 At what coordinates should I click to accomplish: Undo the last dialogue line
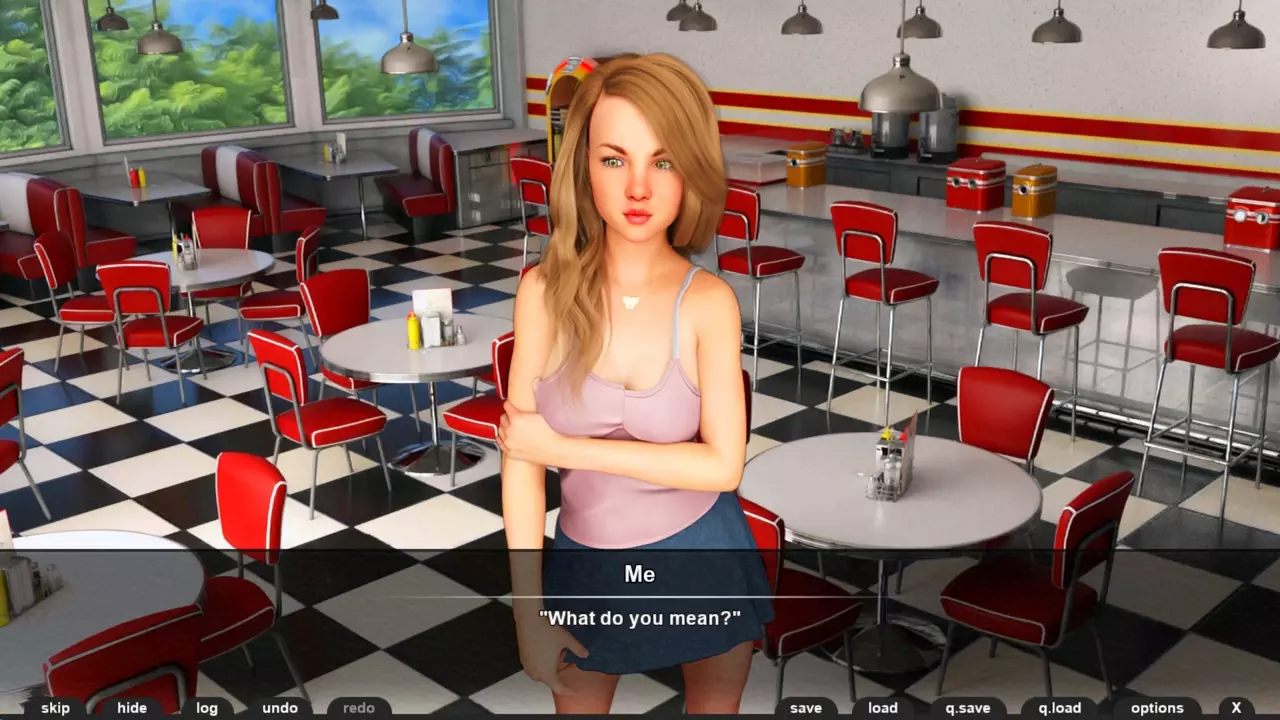280,708
